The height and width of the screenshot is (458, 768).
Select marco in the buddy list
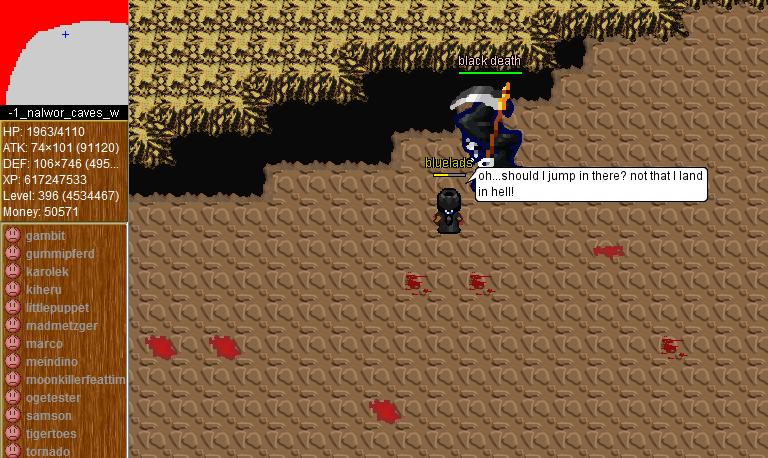coord(44,344)
